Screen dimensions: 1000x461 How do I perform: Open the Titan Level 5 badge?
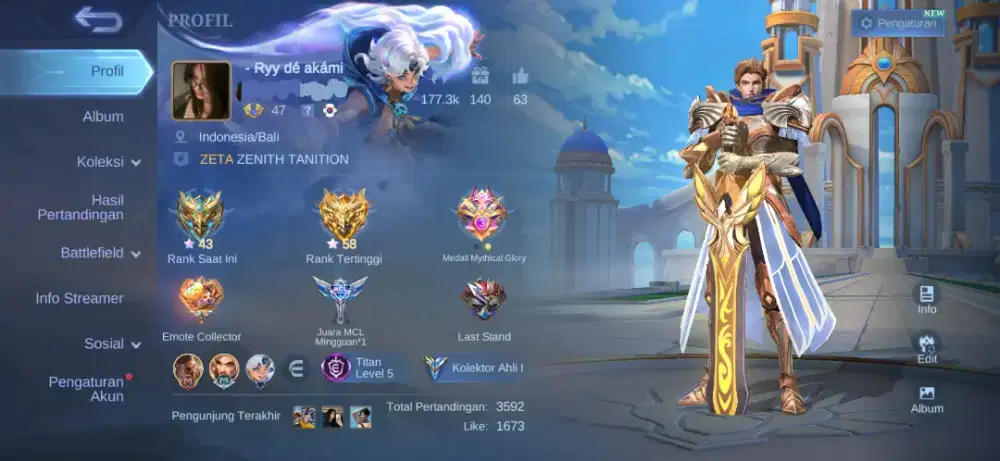click(361, 367)
